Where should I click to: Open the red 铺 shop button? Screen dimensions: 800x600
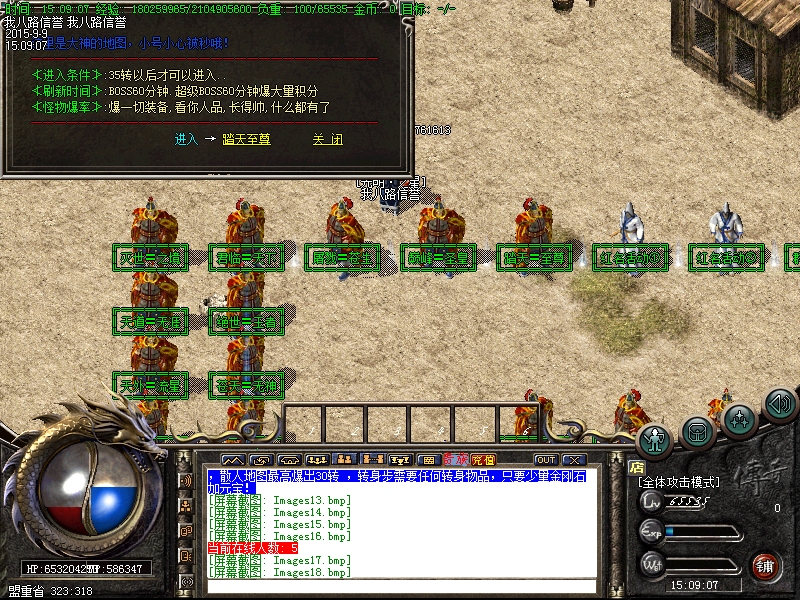point(766,565)
